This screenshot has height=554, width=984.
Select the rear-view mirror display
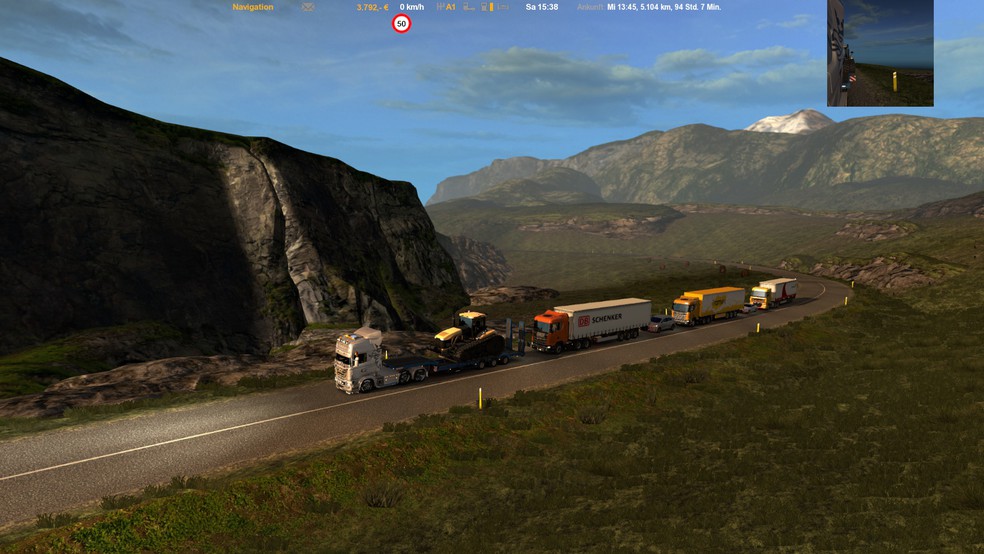tap(880, 53)
